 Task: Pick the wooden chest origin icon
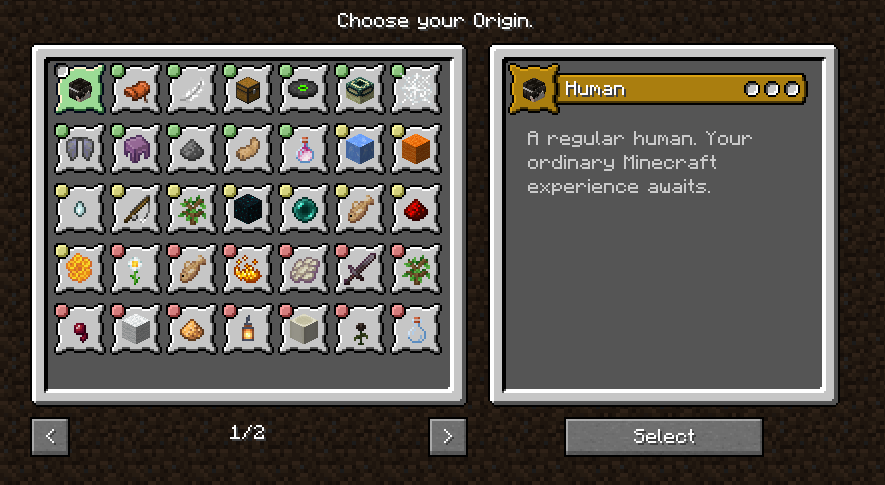point(248,92)
